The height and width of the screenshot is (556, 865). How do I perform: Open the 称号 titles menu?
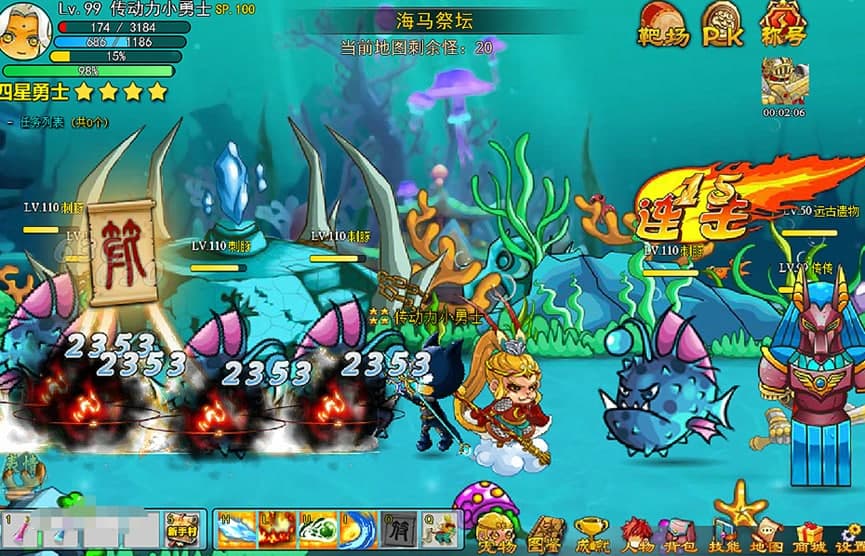pyautogui.click(x=783, y=24)
